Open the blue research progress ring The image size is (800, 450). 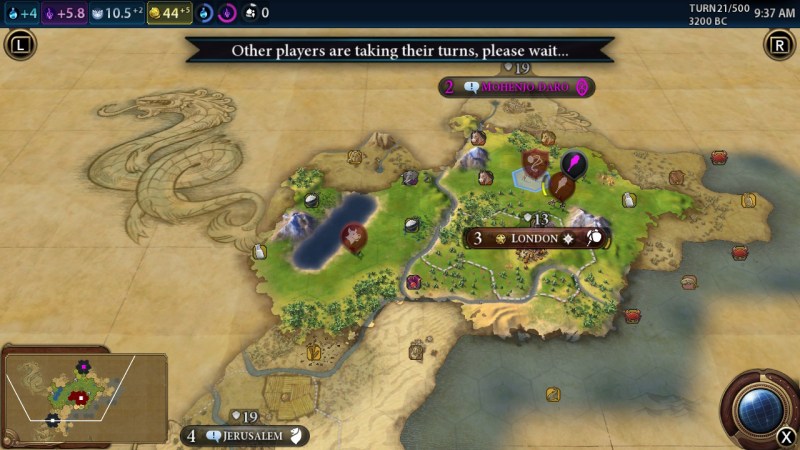point(205,13)
